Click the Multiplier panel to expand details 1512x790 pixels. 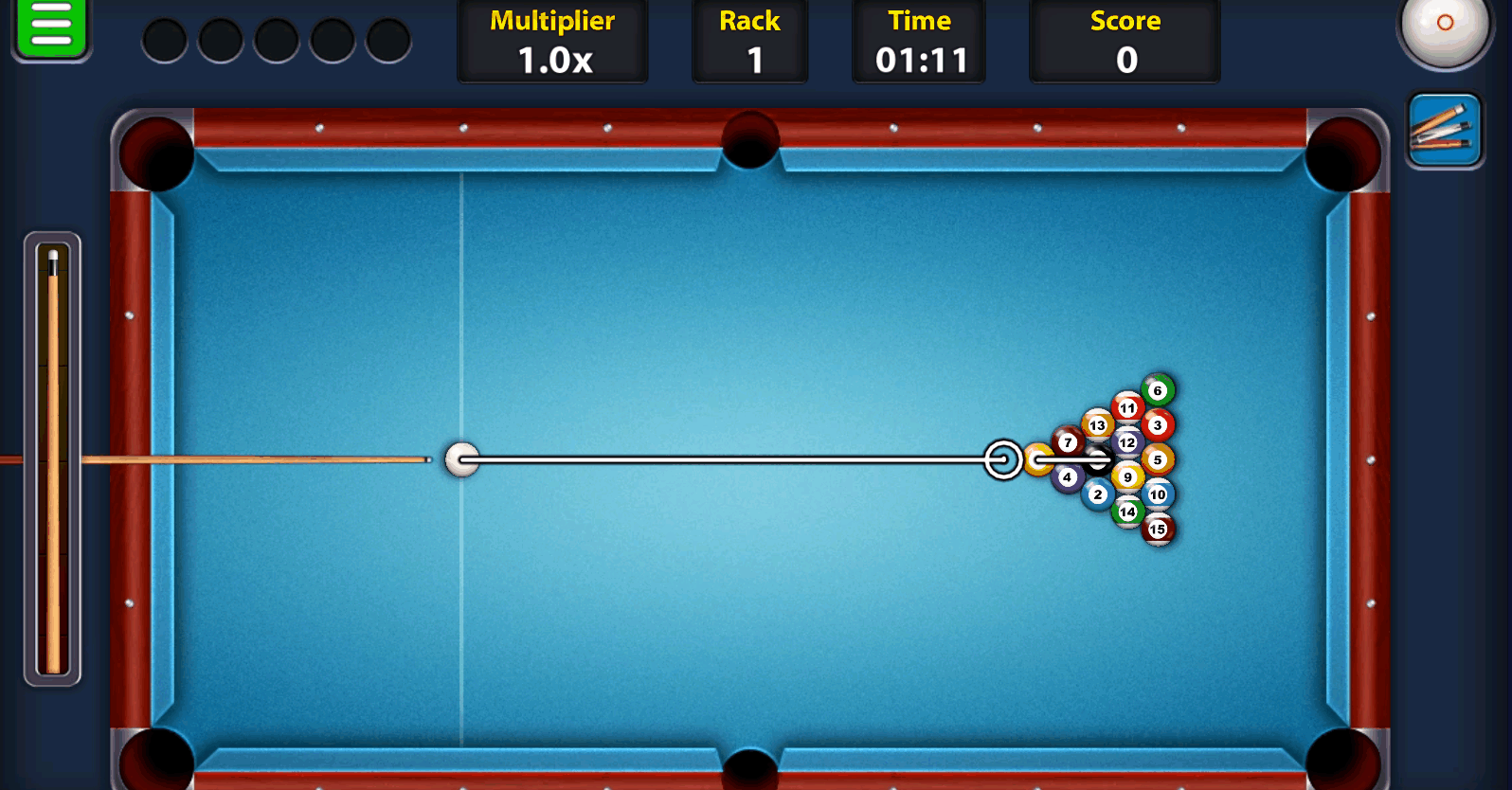pyautogui.click(x=552, y=41)
